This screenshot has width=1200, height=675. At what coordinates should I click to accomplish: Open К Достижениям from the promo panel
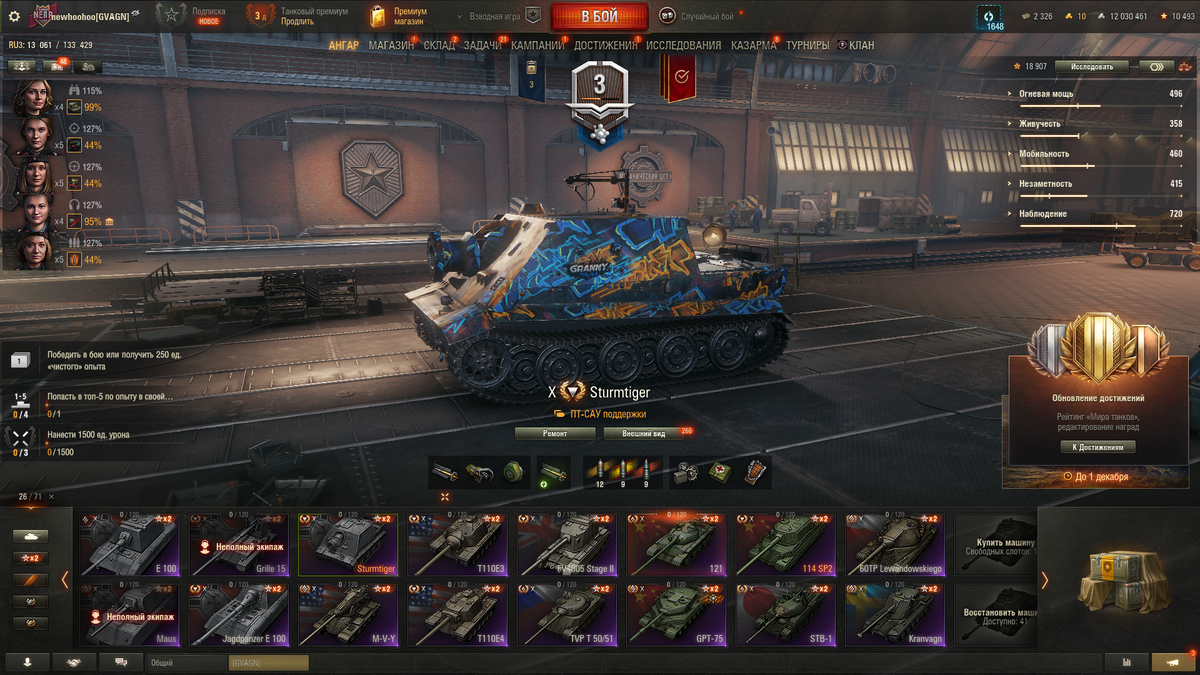[1097, 447]
